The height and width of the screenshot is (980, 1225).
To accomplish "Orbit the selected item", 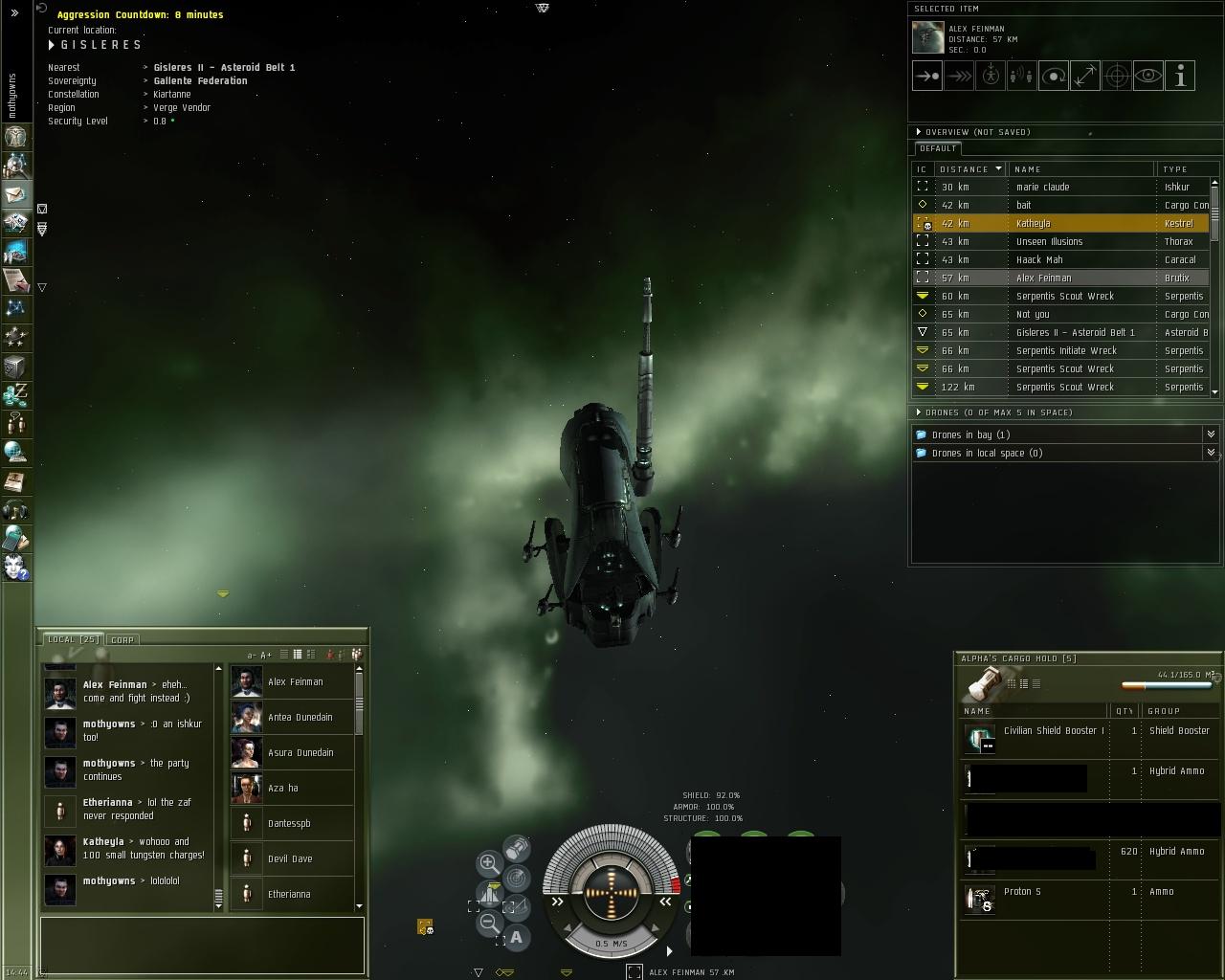I will (1054, 76).
